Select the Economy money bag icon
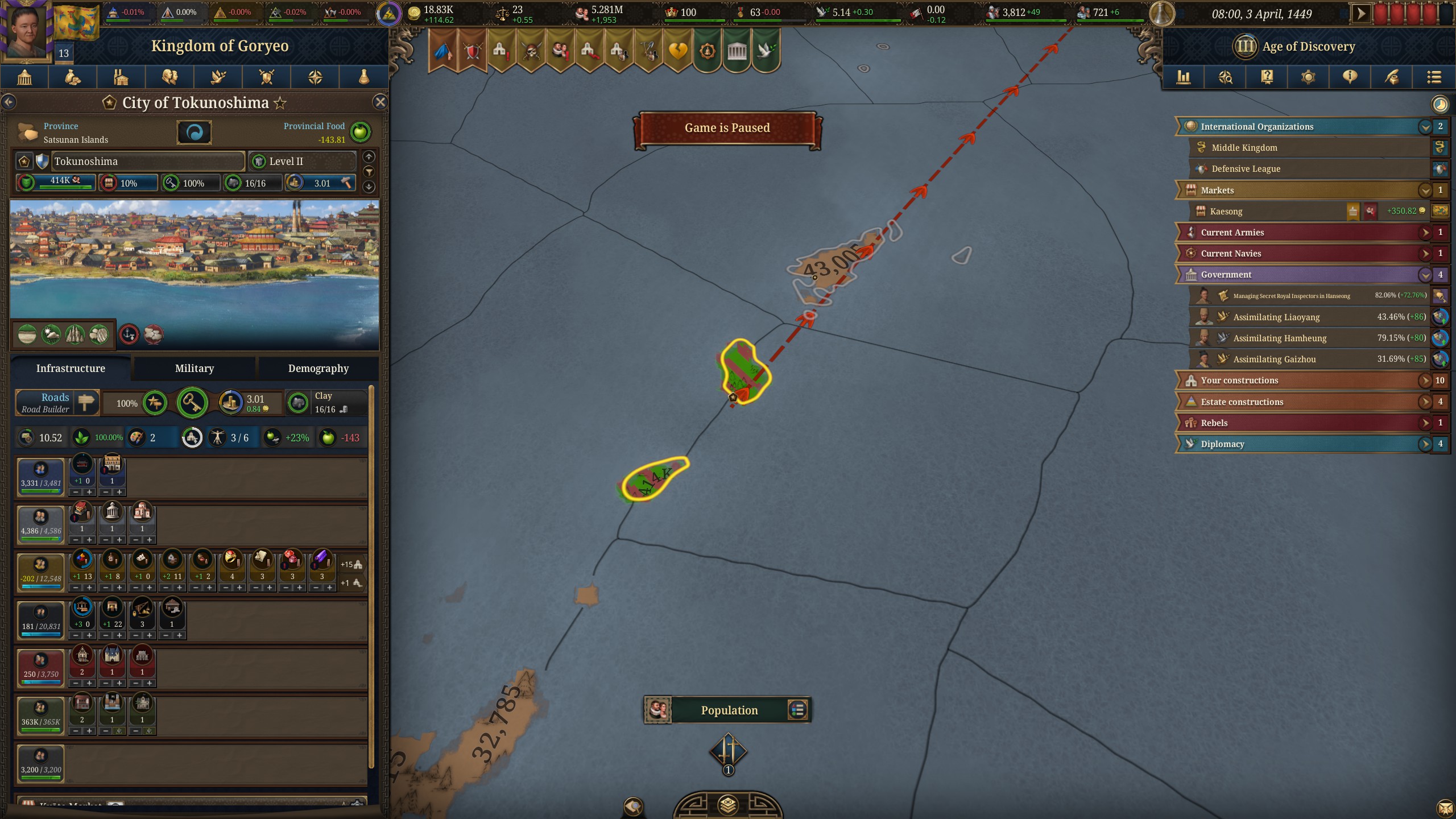Image resolution: width=1456 pixels, height=819 pixels. coord(73,77)
